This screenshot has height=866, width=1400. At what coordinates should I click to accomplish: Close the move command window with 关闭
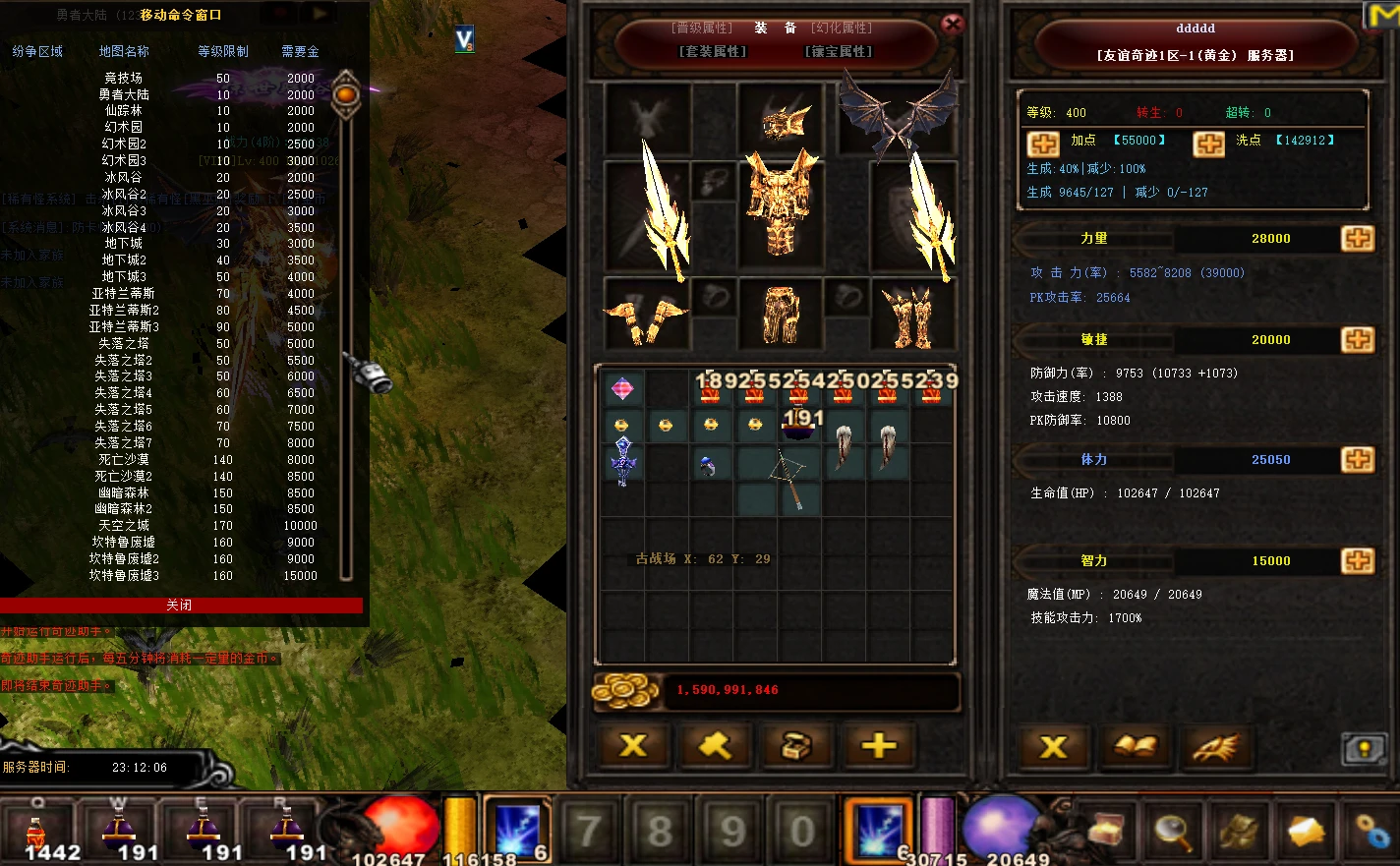click(179, 606)
